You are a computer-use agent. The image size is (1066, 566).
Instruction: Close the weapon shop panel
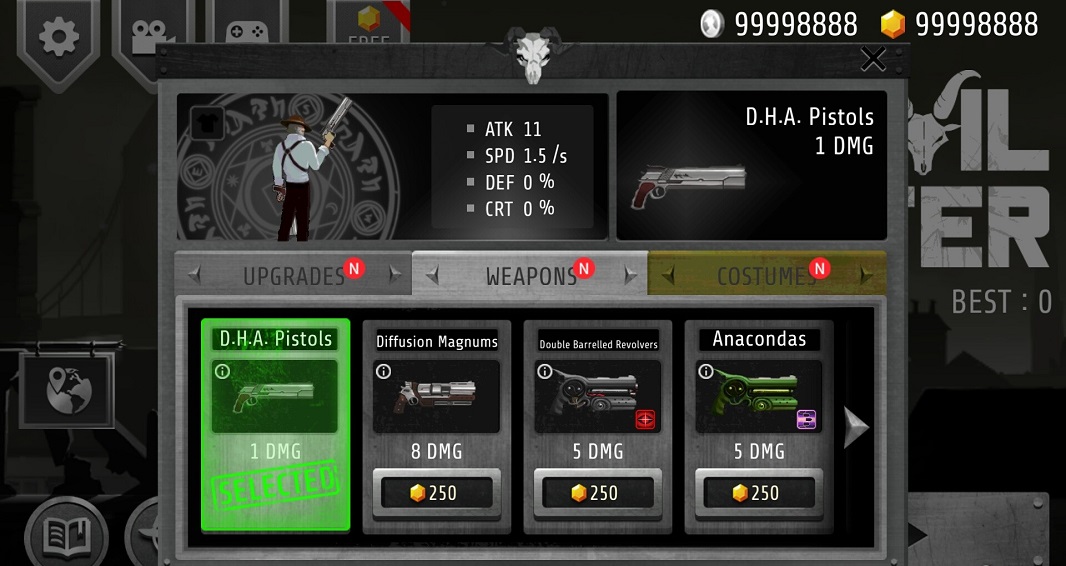point(873,60)
